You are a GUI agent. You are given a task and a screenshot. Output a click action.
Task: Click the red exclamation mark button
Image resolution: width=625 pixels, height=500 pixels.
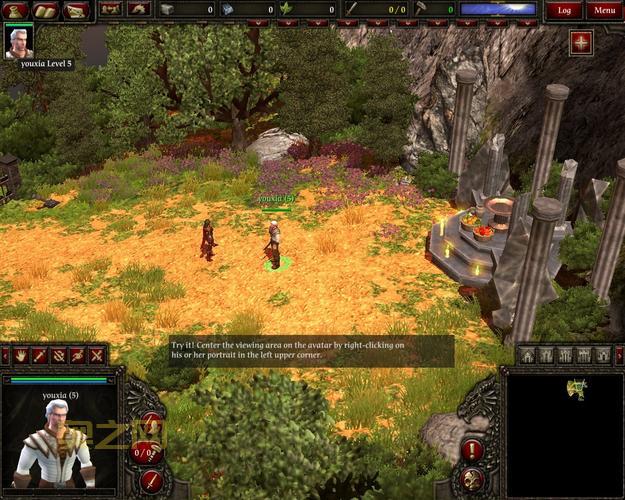click(x=473, y=451)
